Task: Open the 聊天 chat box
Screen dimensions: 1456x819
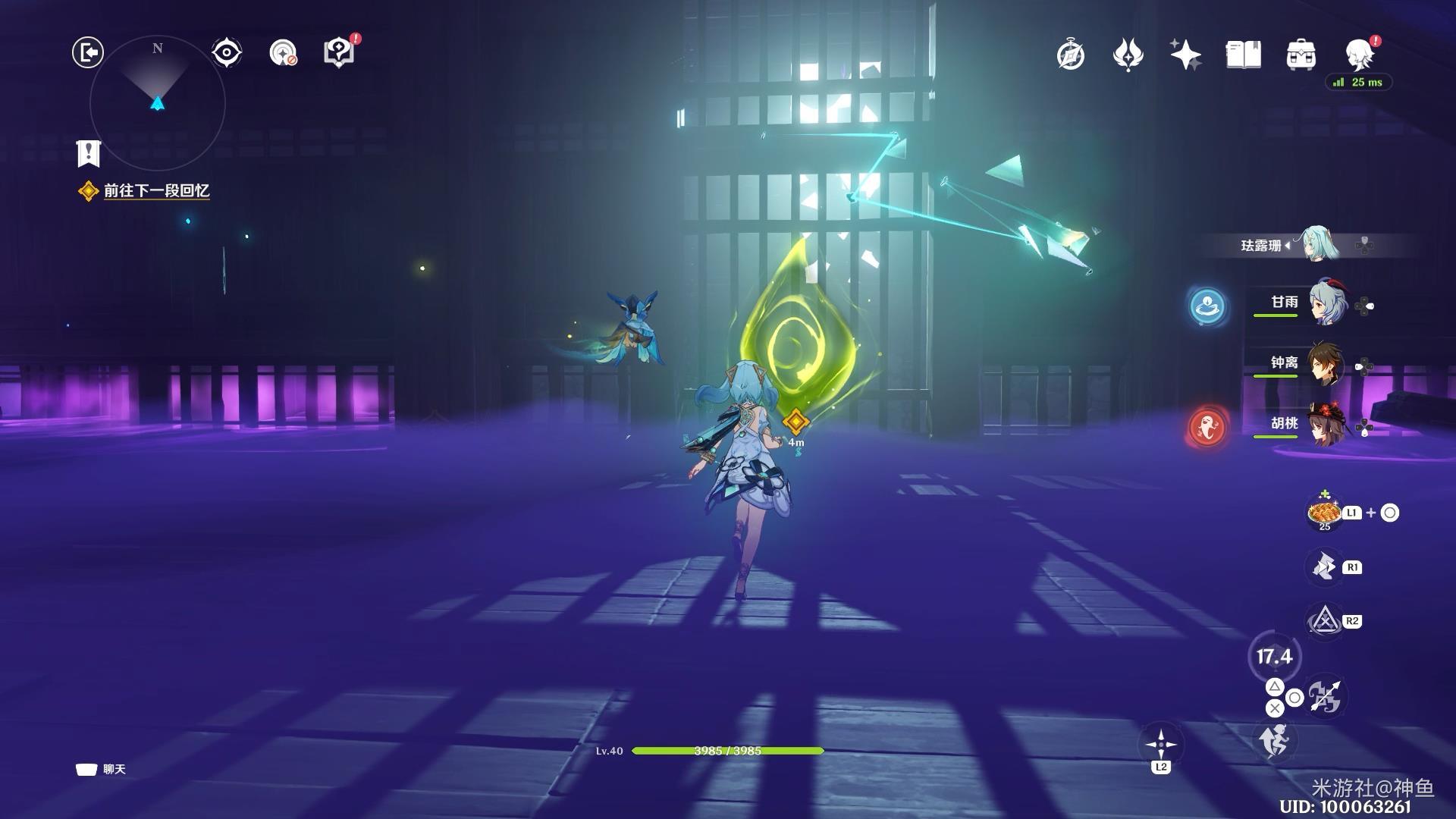Action: coord(102,770)
